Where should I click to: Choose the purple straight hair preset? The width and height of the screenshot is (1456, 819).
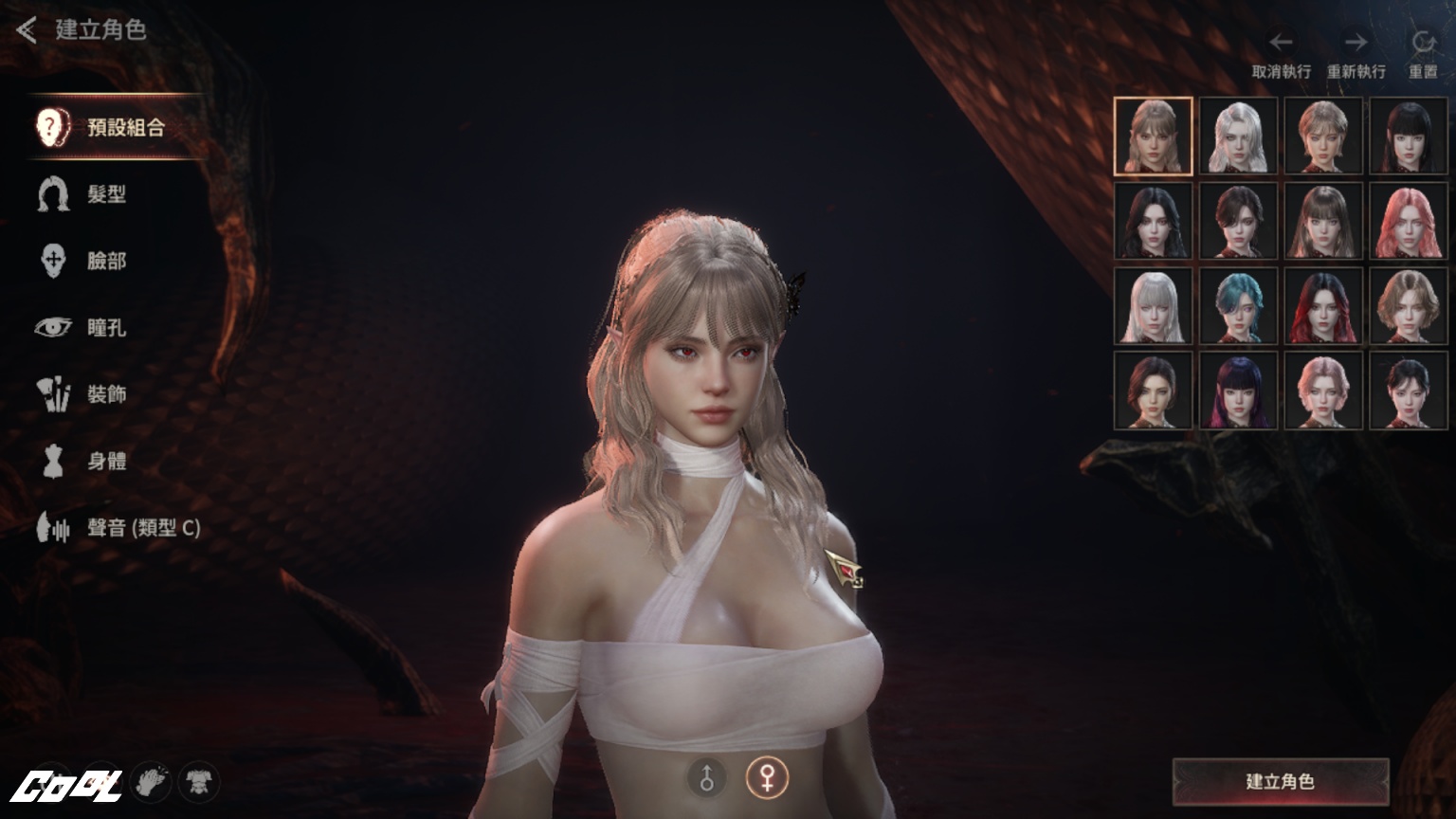pyautogui.click(x=1238, y=391)
